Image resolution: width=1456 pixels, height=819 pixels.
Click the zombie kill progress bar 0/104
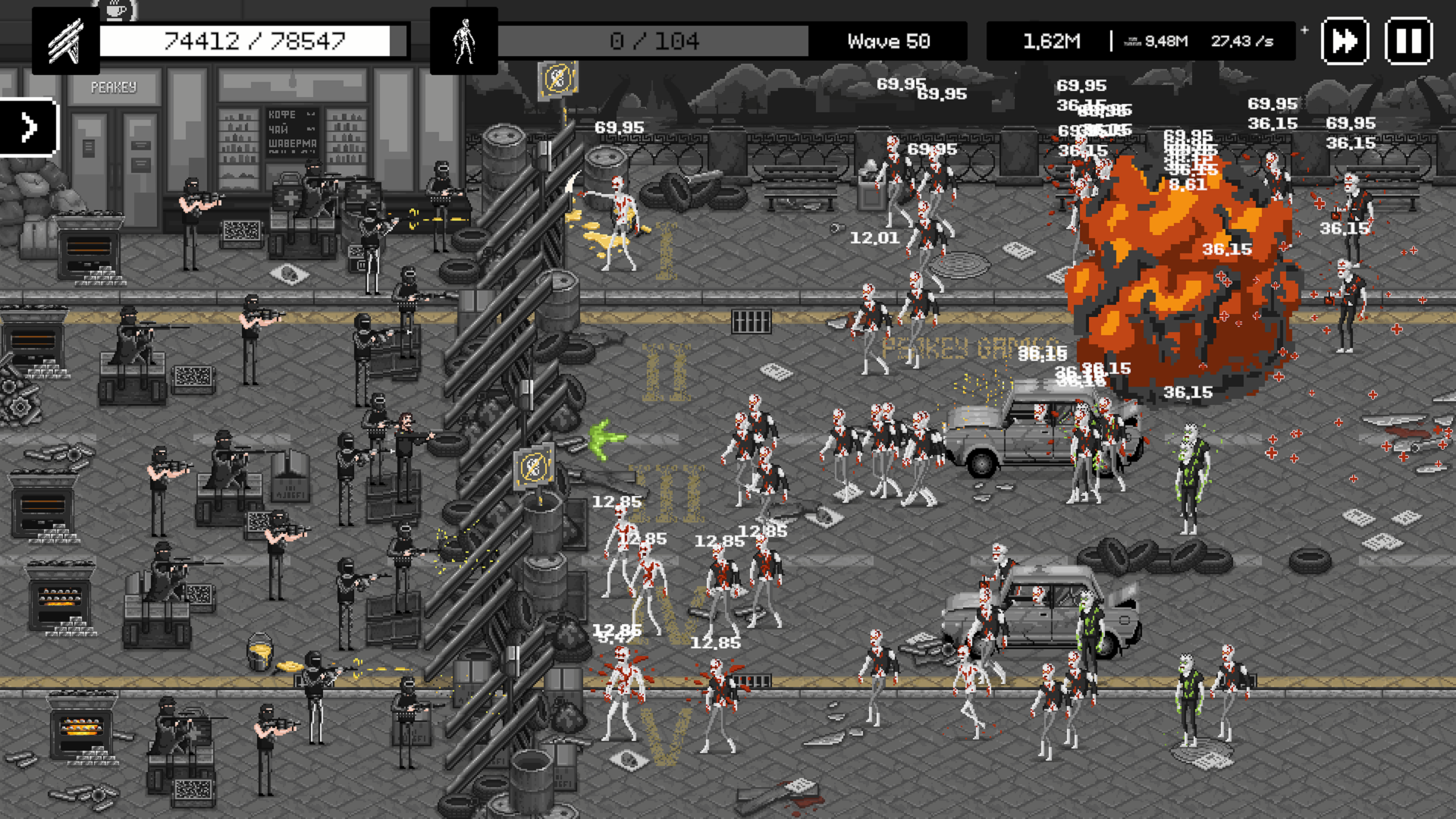656,42
